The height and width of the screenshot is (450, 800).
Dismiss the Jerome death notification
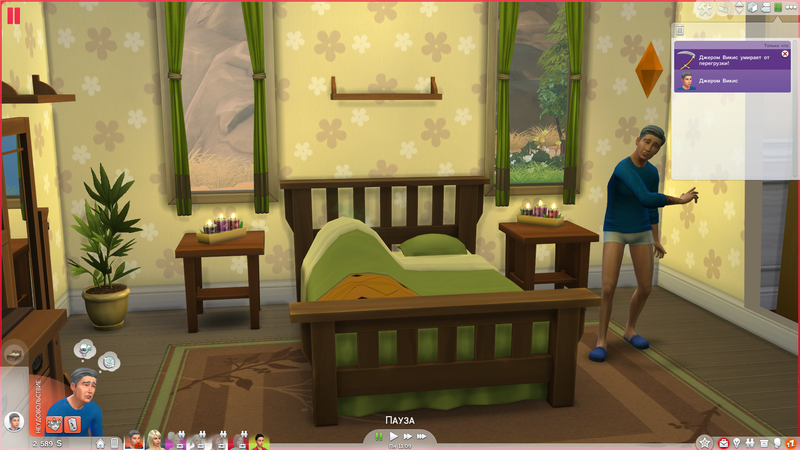pyautogui.click(x=785, y=54)
